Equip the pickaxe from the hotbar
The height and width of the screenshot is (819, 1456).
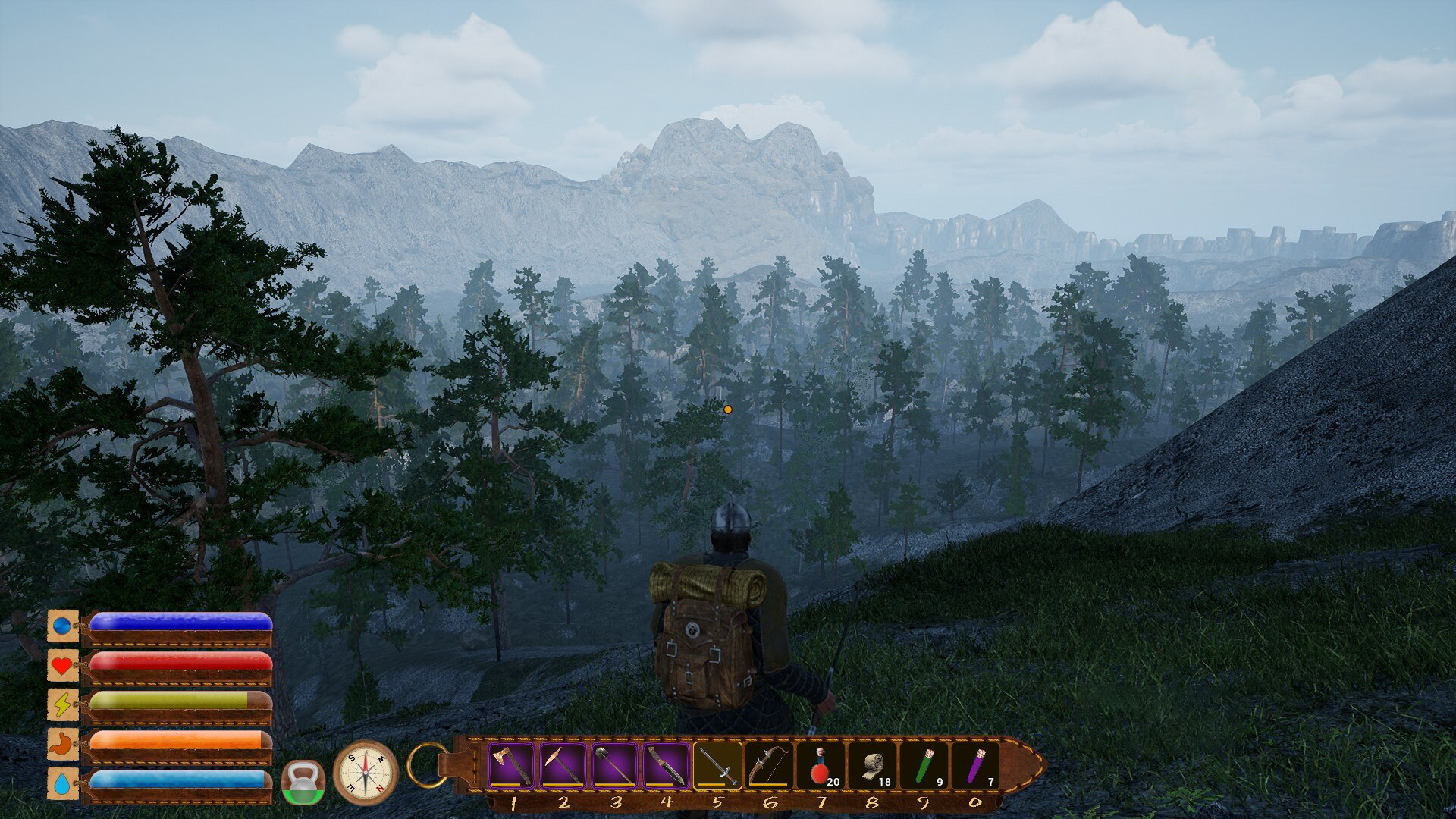pyautogui.click(x=563, y=766)
